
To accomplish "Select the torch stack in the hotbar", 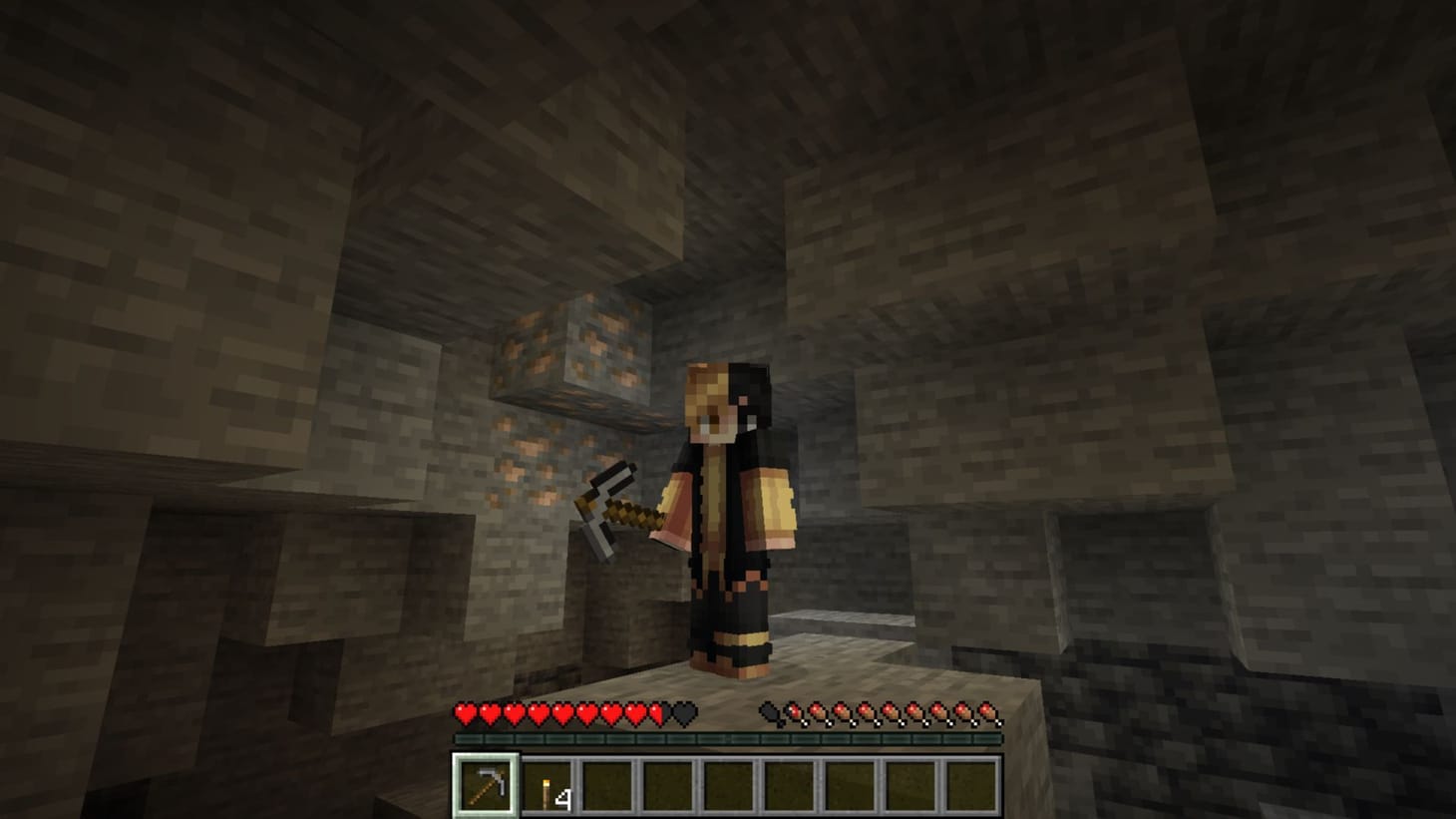I will point(546,787).
